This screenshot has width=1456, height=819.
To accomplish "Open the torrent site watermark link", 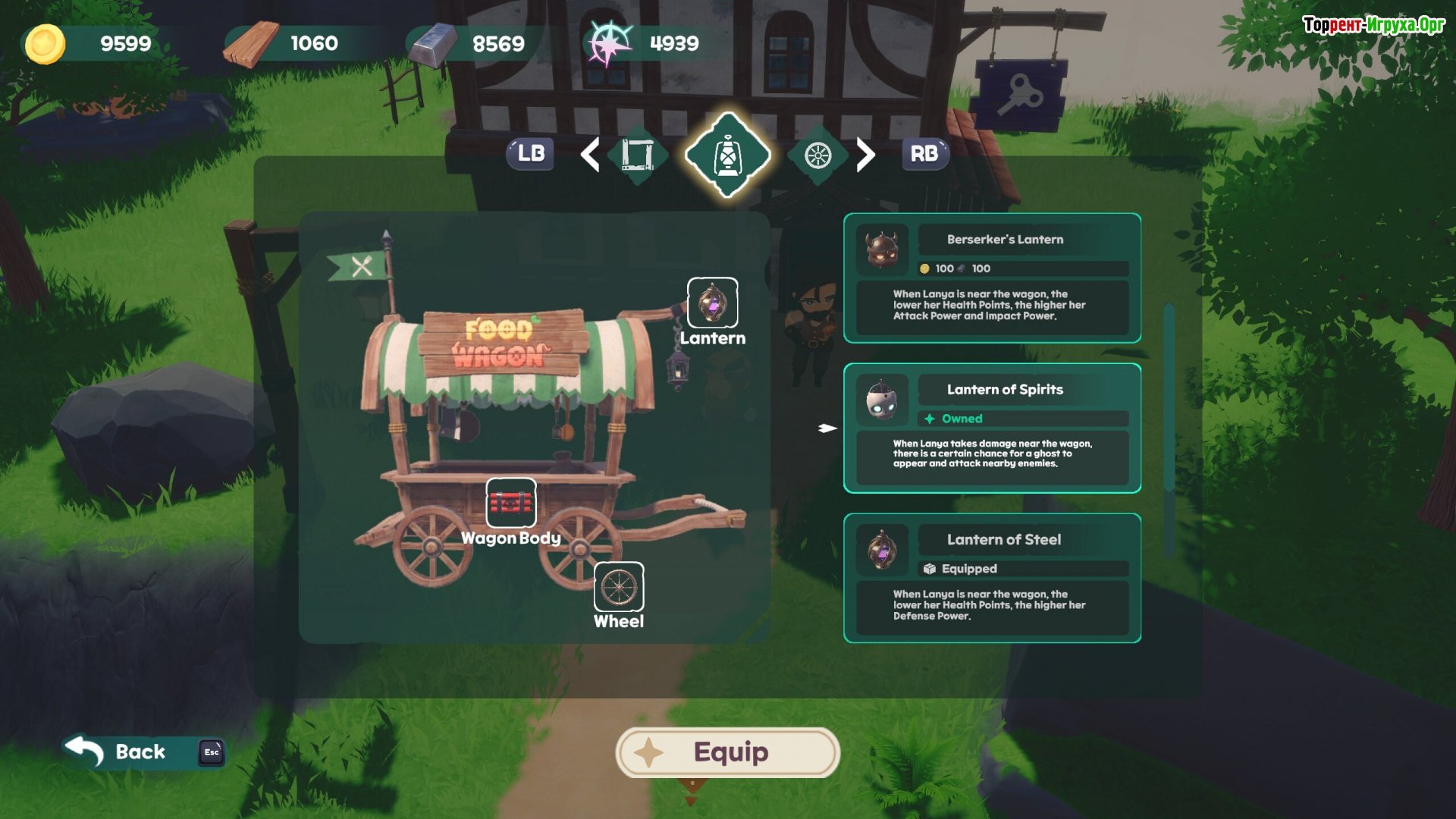I will click(1373, 25).
